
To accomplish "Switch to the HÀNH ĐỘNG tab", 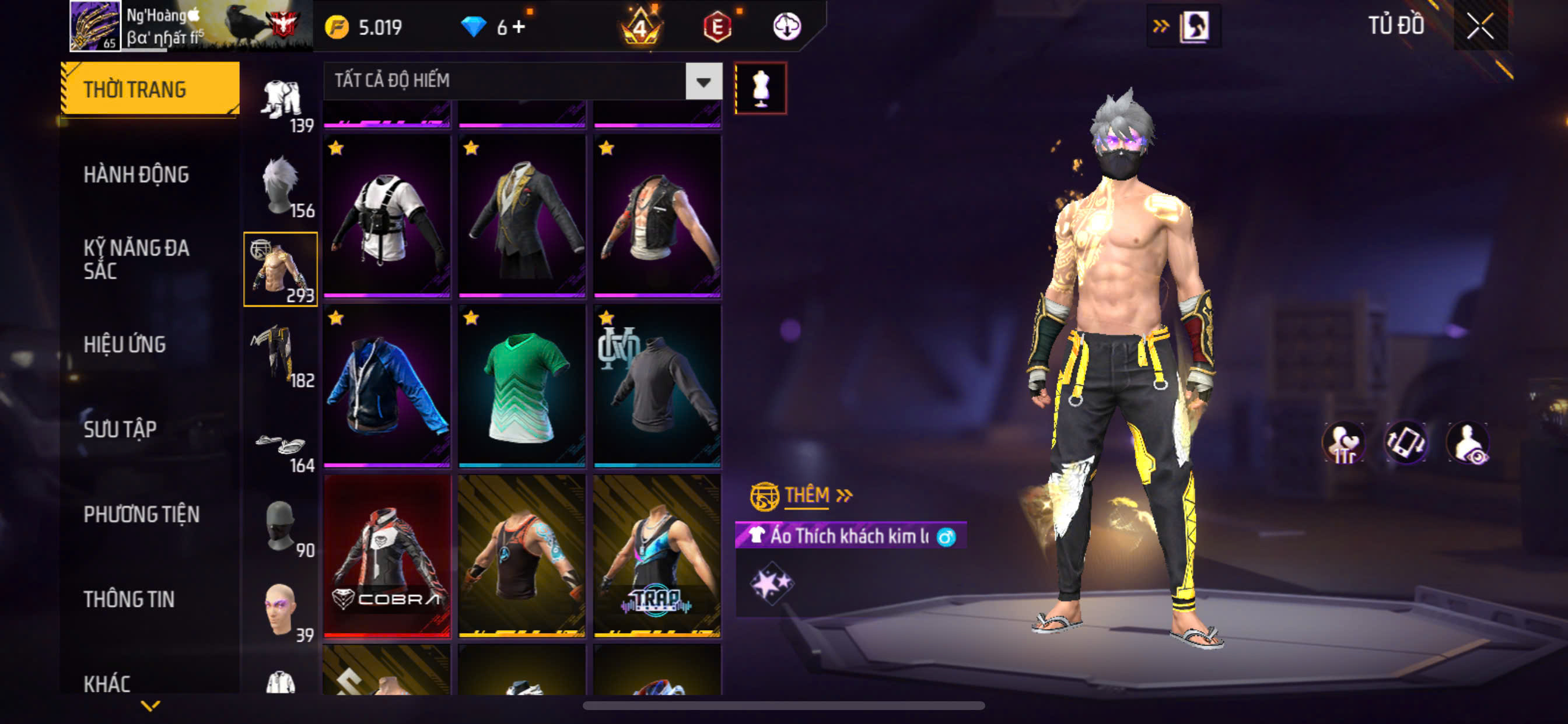I will (x=136, y=175).
